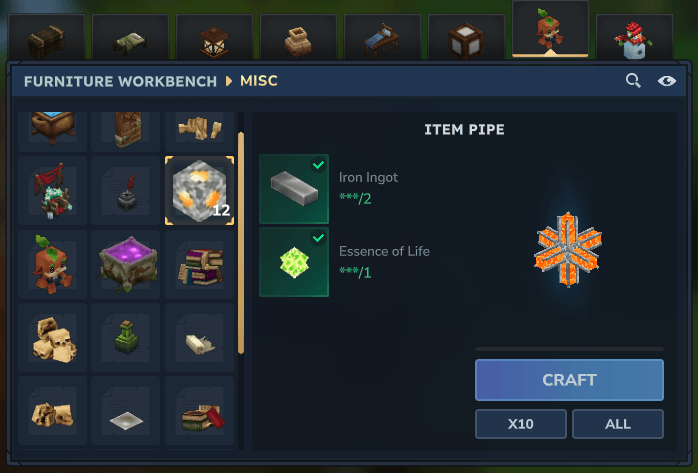Switch to the lantern category tab
Image resolution: width=698 pixels, height=473 pixels.
tap(214, 38)
